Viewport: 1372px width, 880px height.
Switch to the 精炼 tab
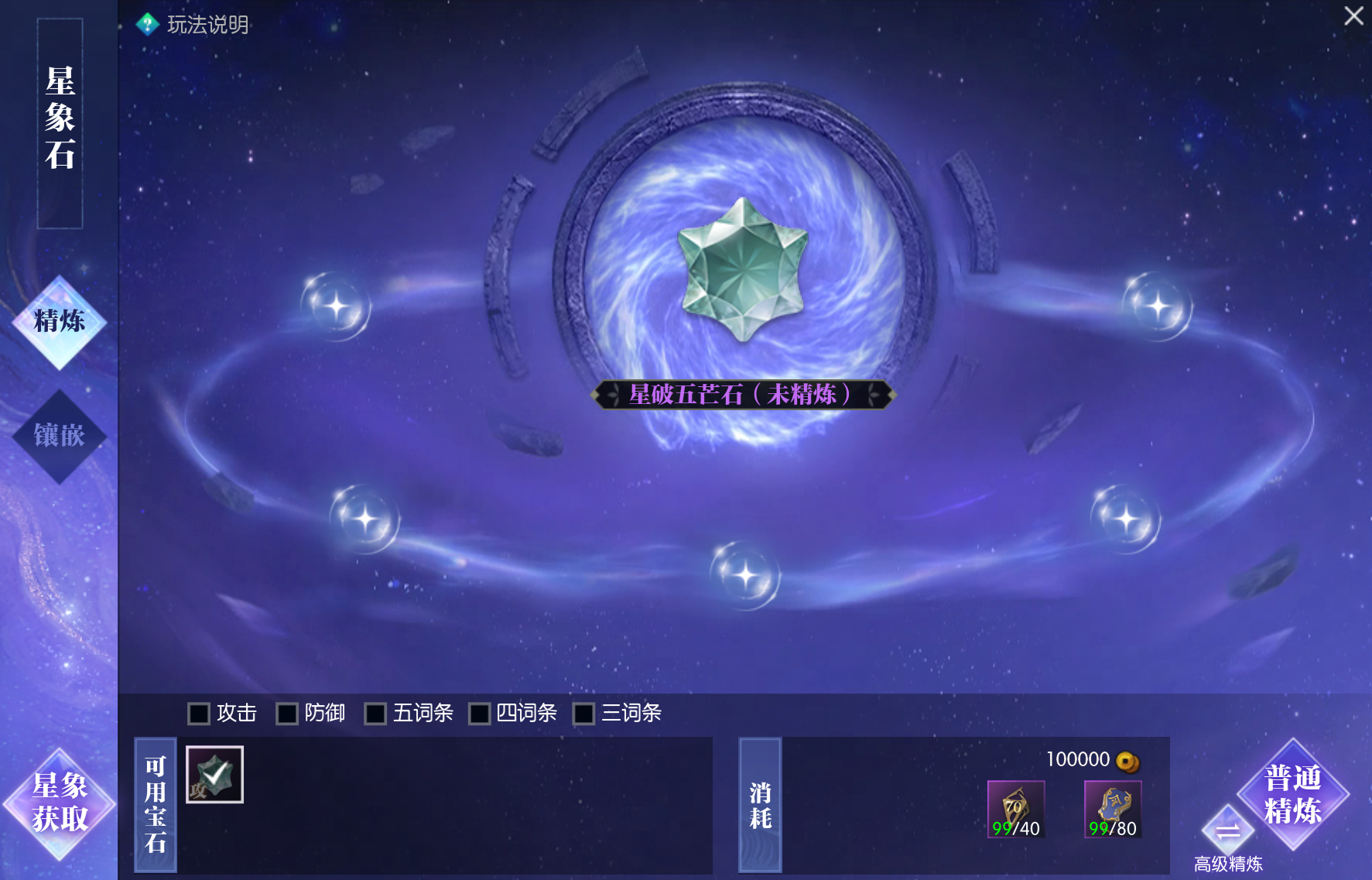point(60,321)
